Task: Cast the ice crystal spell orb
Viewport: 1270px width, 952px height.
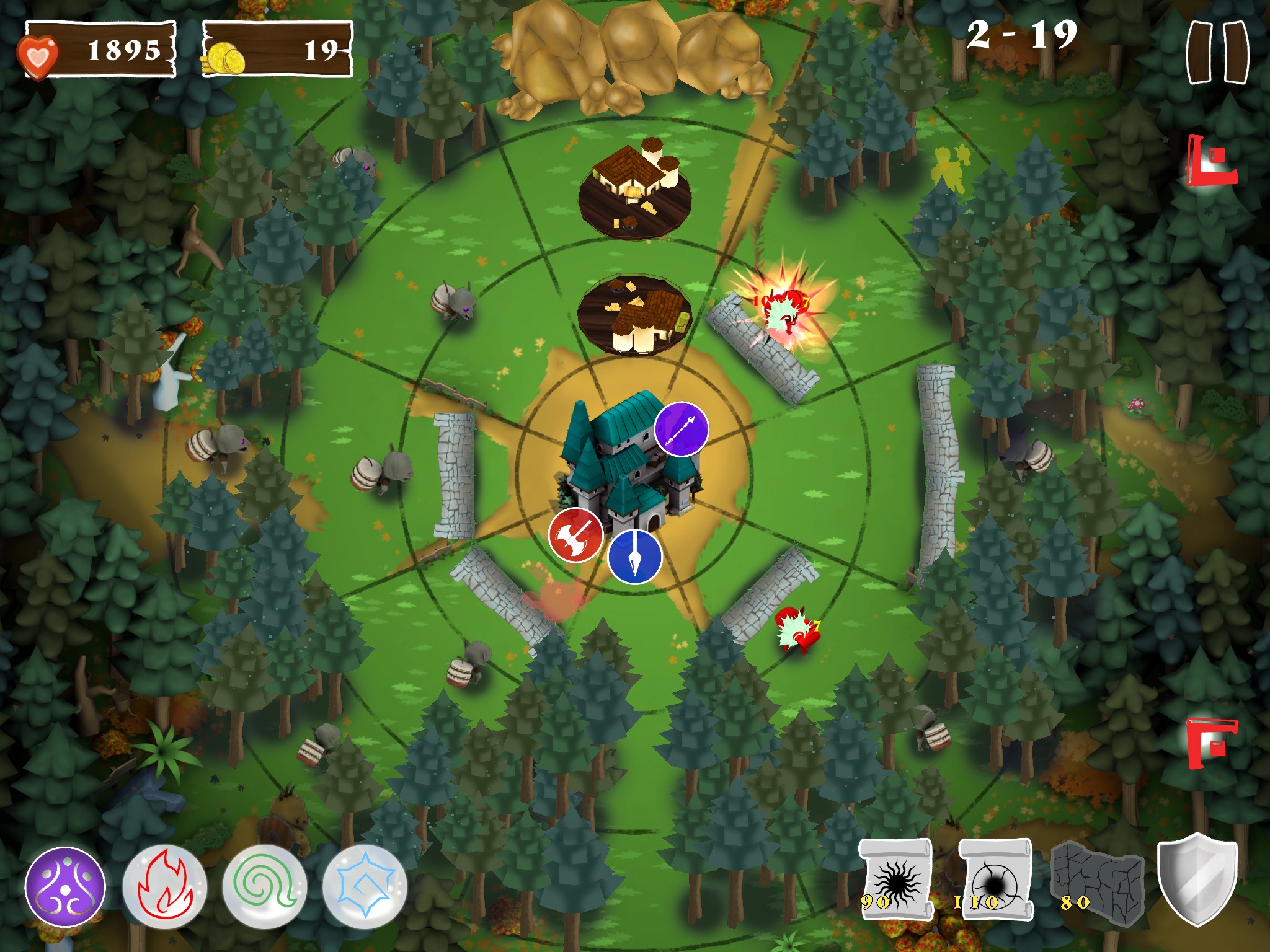Action: click(x=365, y=886)
